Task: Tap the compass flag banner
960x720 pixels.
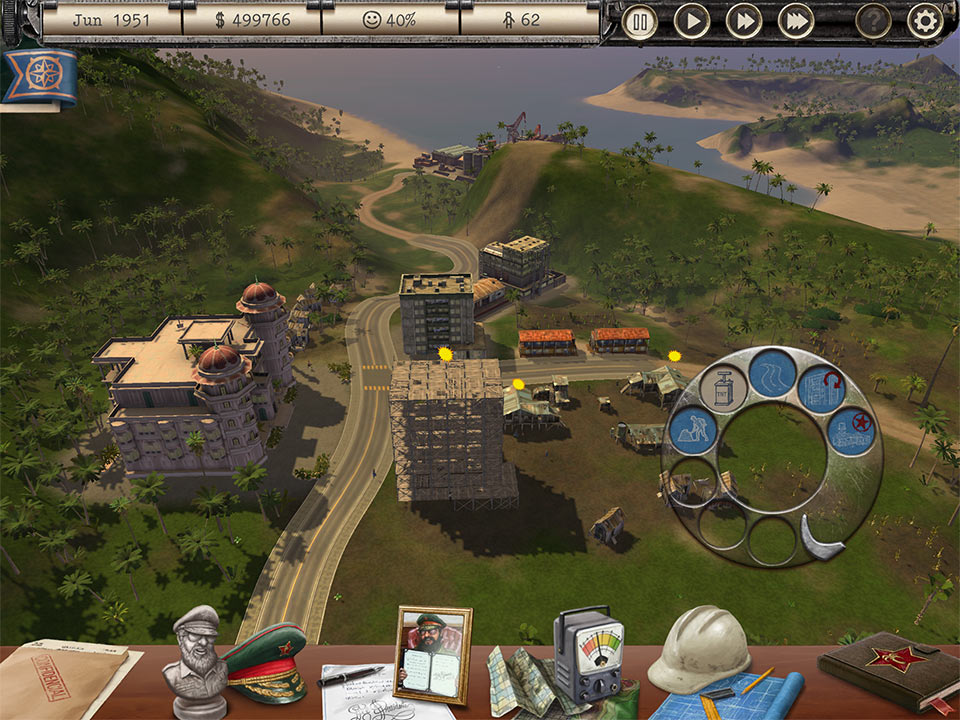Action: [40, 77]
